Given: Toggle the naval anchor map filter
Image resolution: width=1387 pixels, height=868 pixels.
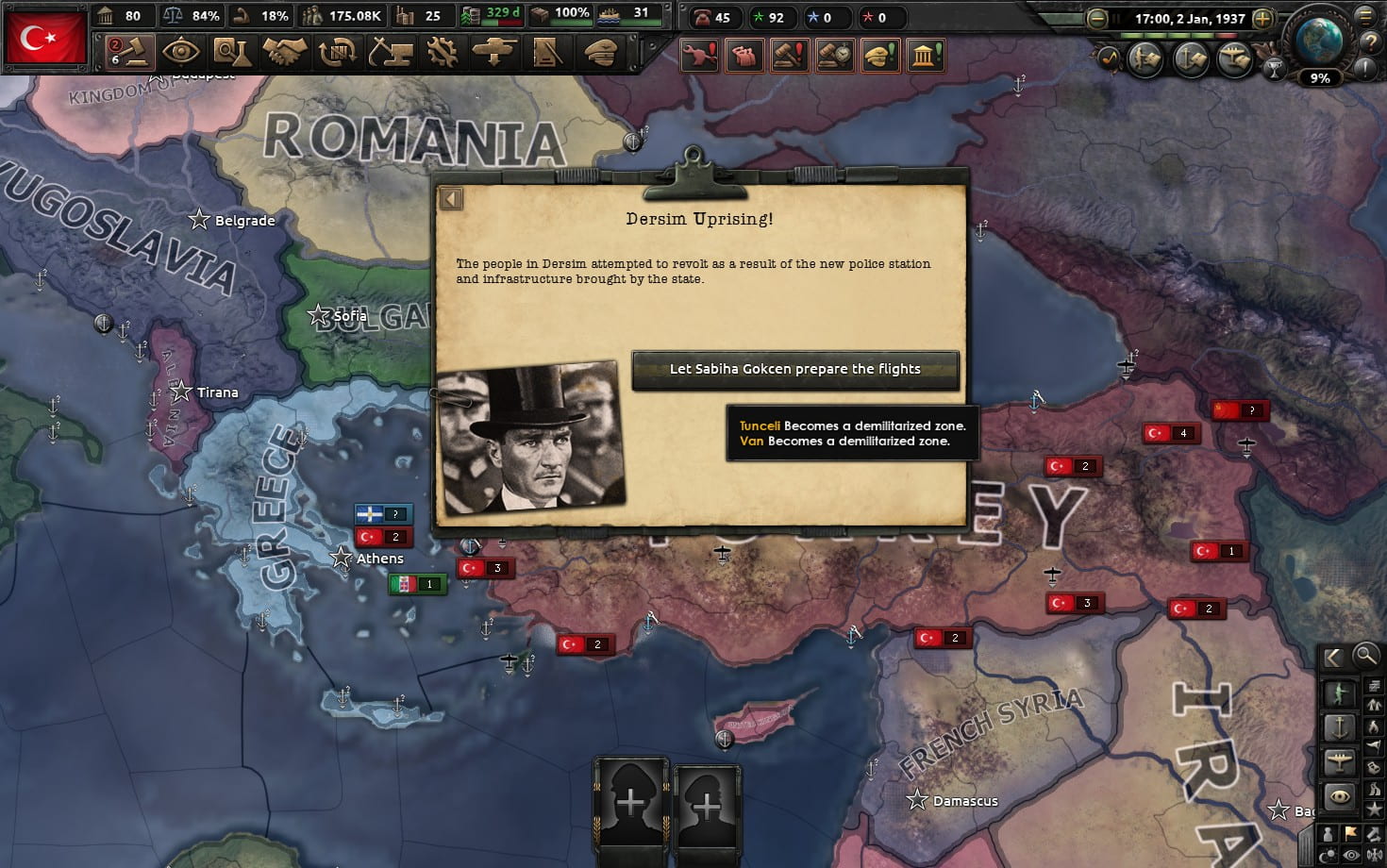Looking at the screenshot, I should [x=1340, y=726].
